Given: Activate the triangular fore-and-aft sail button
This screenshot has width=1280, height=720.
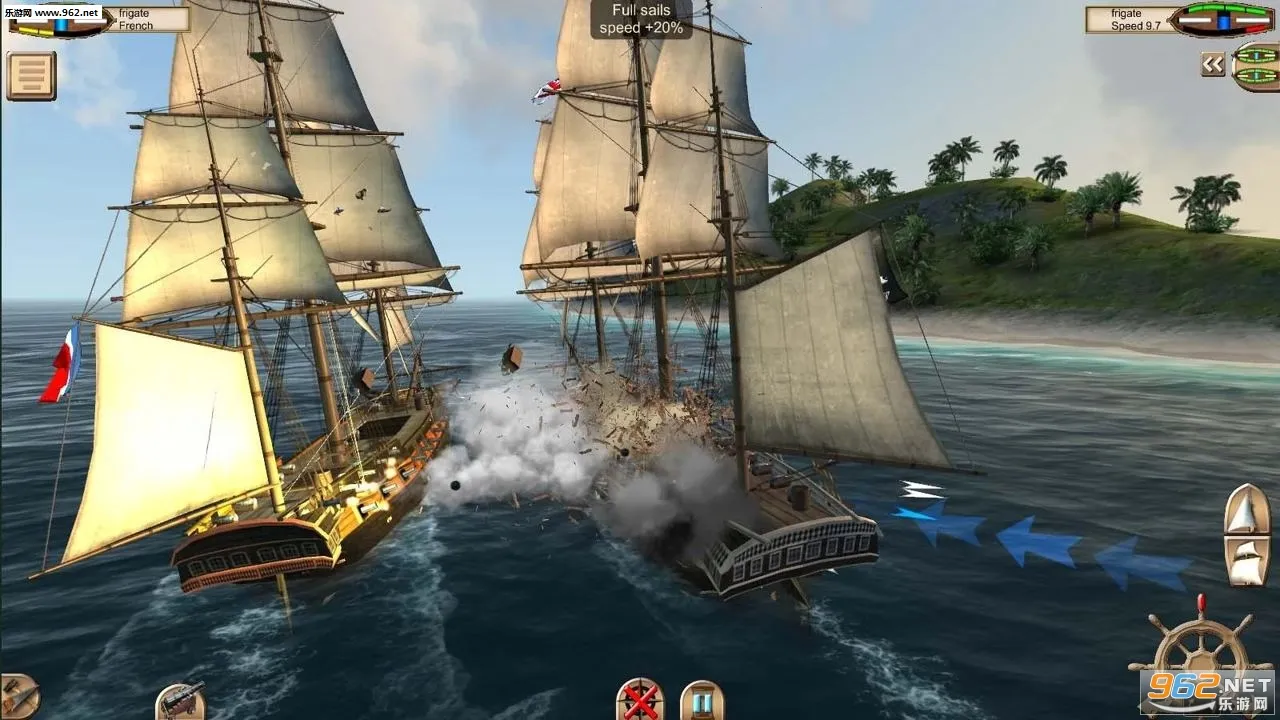Looking at the screenshot, I should pyautogui.click(x=1246, y=511).
